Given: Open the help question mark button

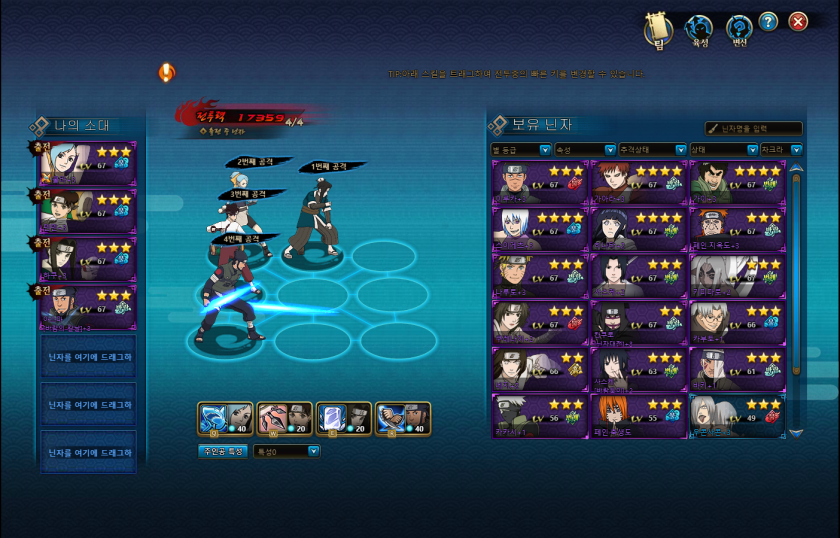Looking at the screenshot, I should [x=768, y=22].
